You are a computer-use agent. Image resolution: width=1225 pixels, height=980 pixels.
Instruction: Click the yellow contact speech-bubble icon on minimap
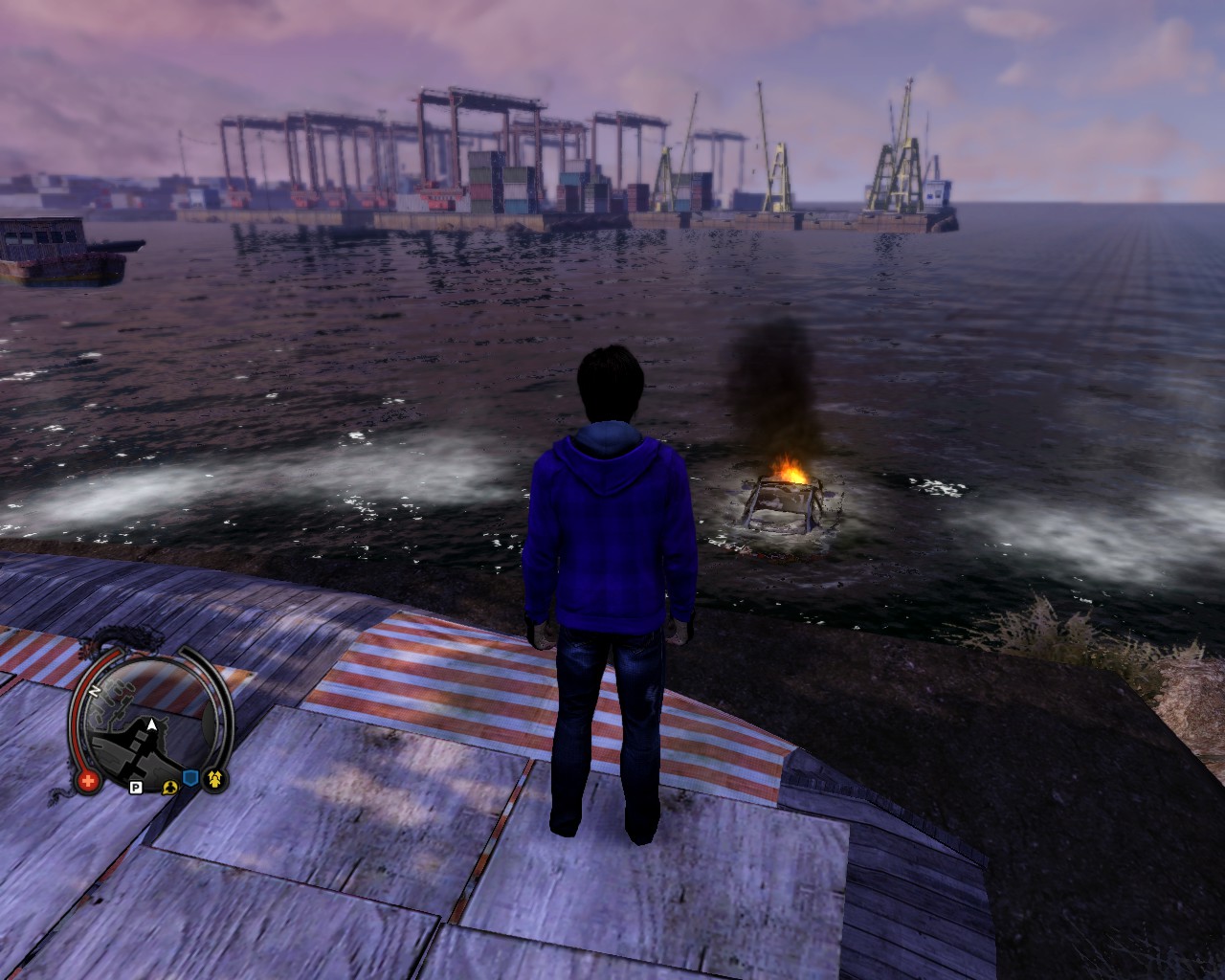tap(170, 788)
